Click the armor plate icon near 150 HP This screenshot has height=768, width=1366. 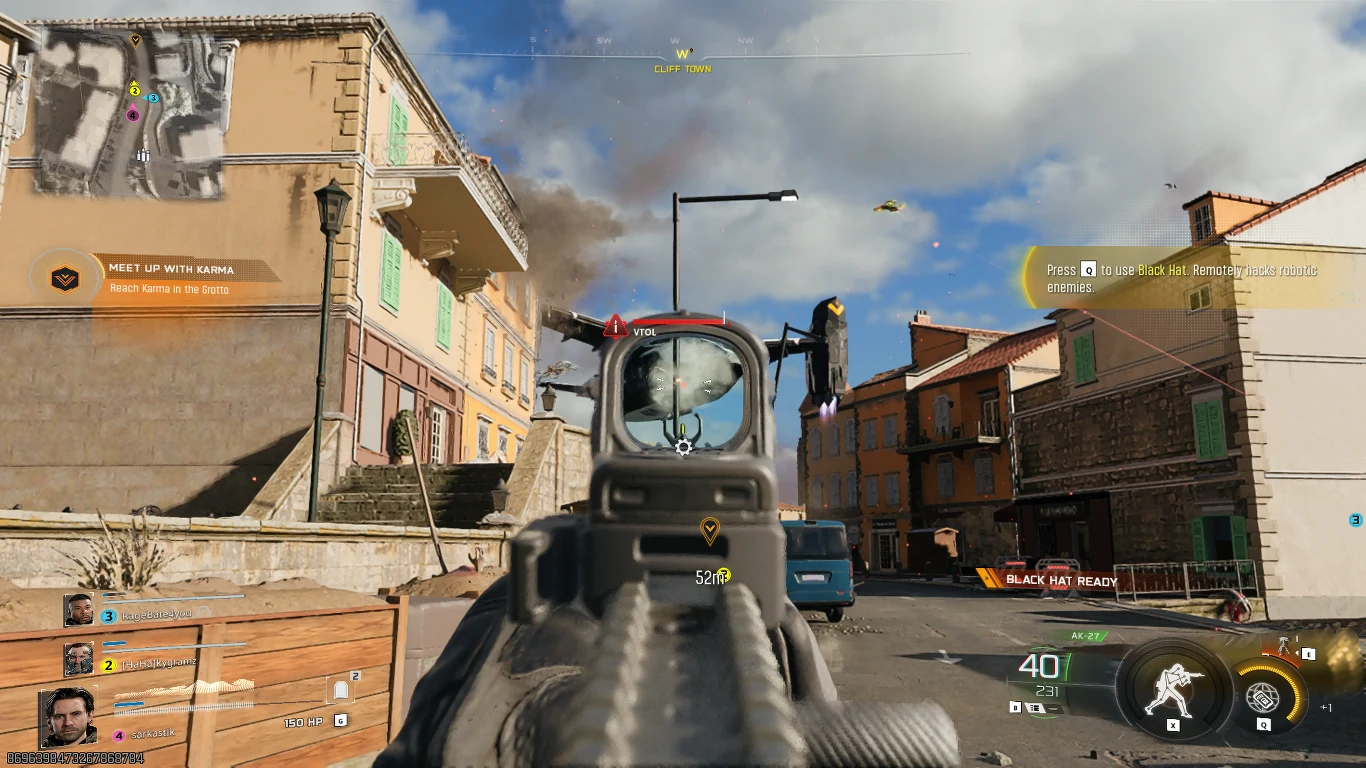[341, 689]
